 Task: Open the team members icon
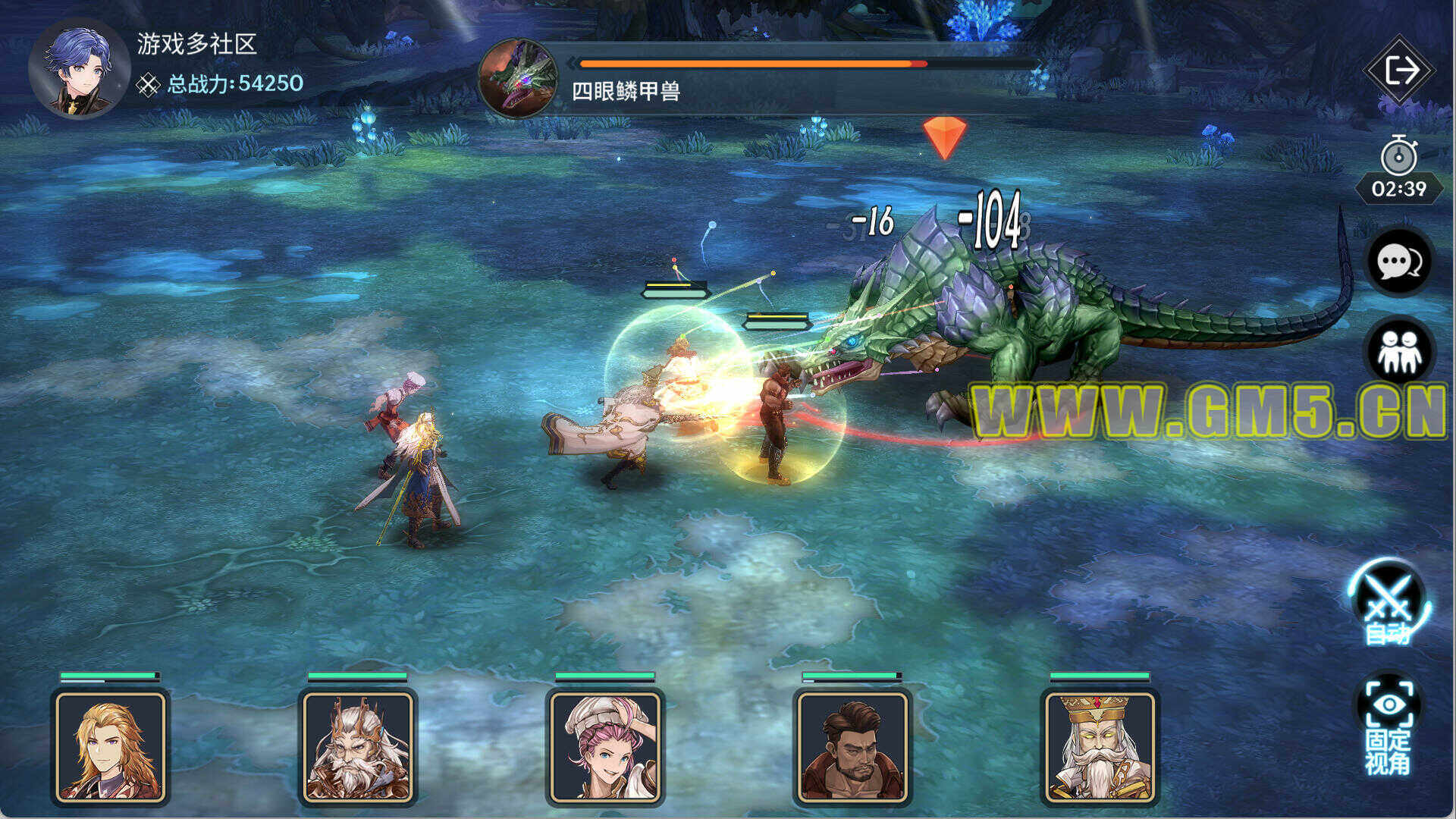coord(1398,351)
